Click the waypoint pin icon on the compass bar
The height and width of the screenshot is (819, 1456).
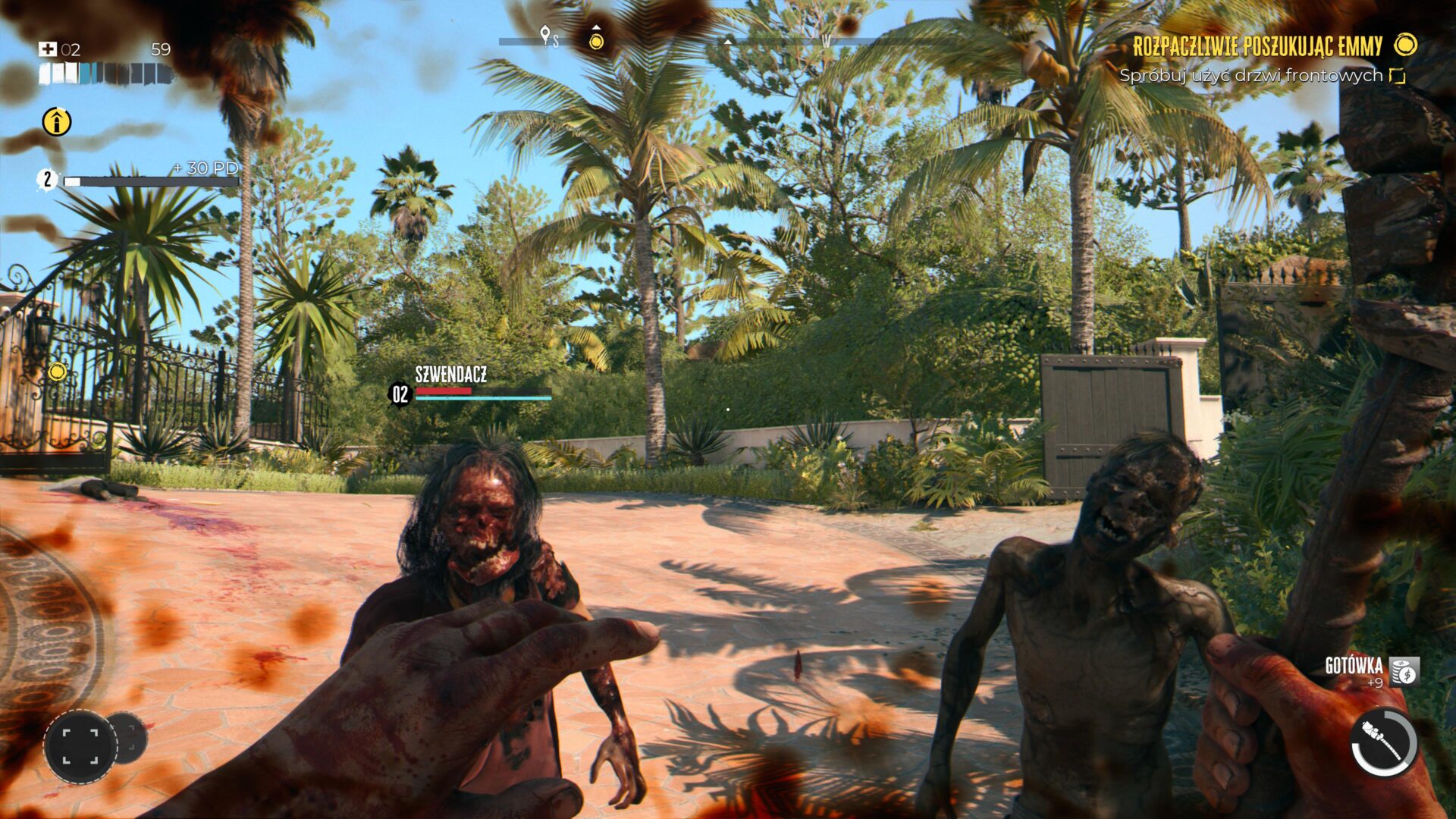coord(546,35)
